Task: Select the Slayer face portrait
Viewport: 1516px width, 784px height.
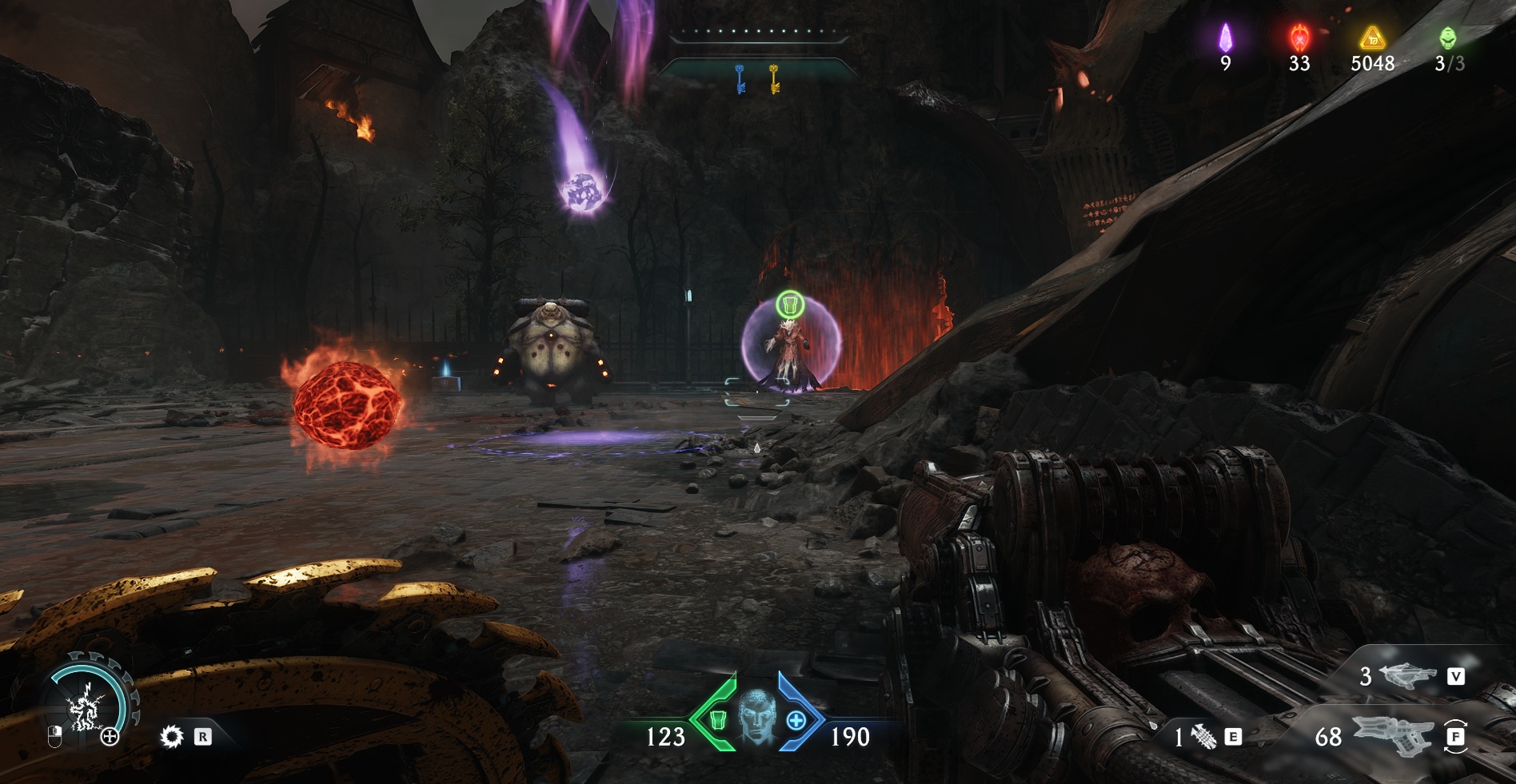Action: [x=756, y=715]
